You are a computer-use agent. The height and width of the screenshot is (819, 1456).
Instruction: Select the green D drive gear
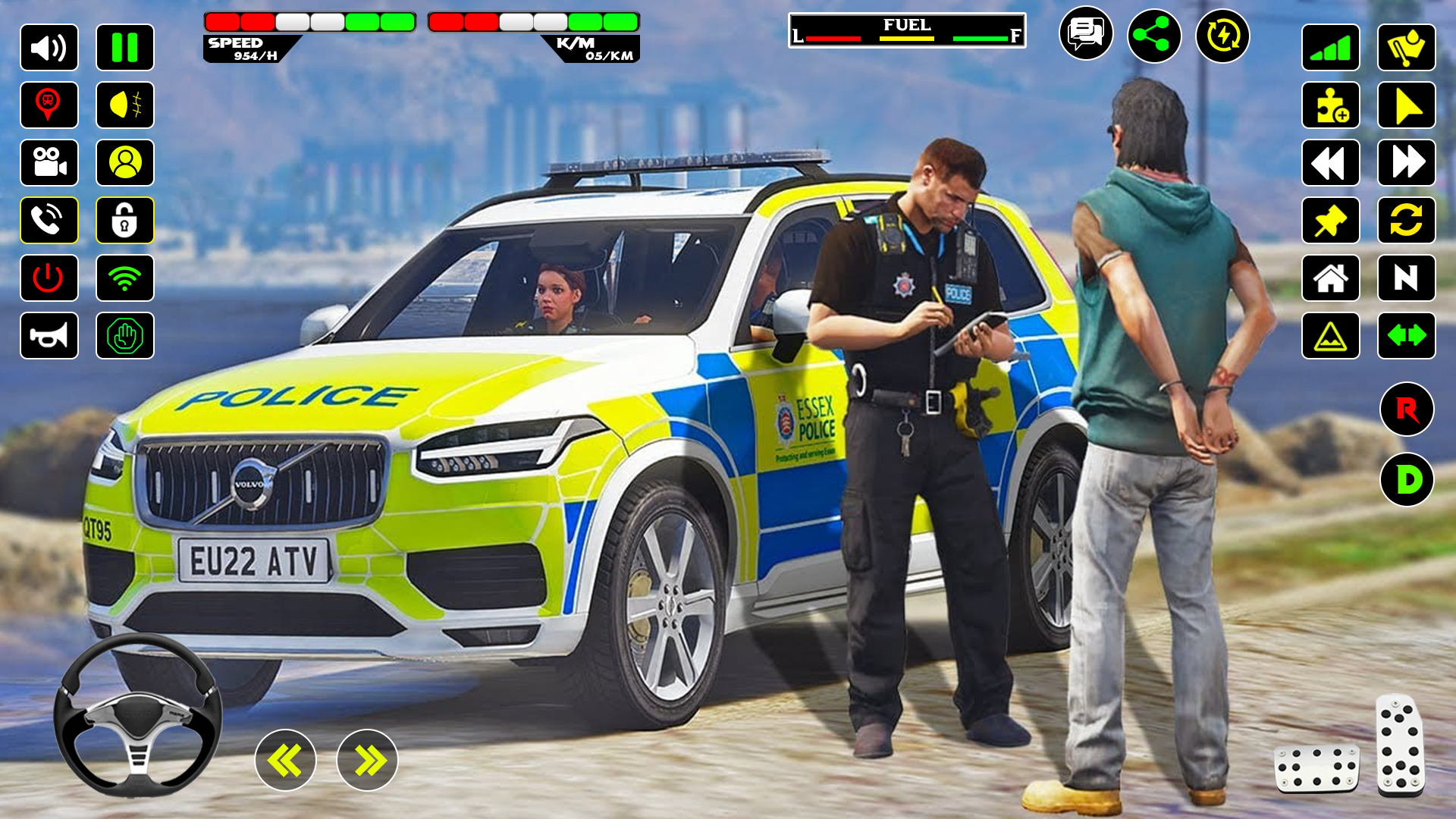coord(1407,479)
